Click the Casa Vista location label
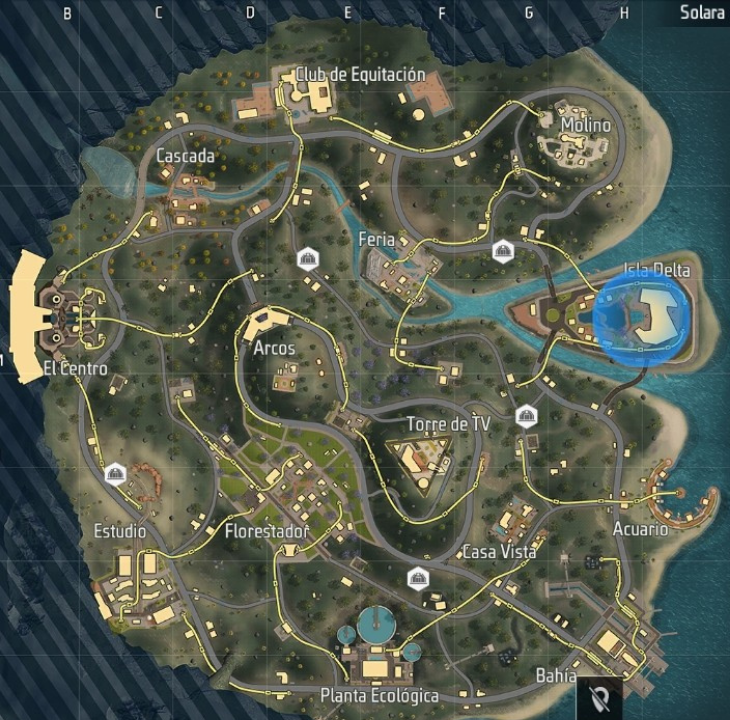Image resolution: width=730 pixels, height=720 pixels. [499, 552]
